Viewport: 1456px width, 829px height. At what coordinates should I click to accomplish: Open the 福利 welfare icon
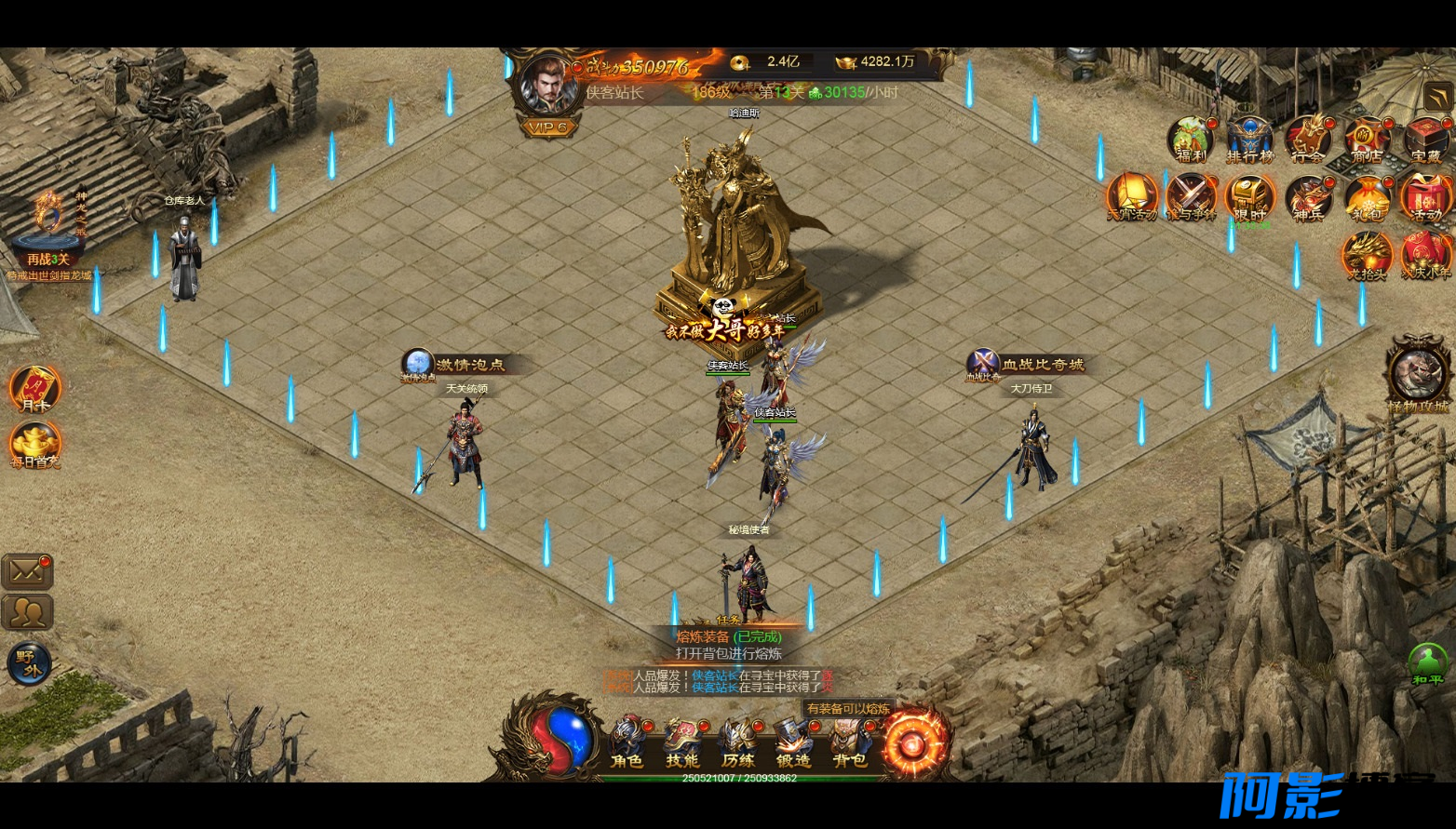[1191, 140]
